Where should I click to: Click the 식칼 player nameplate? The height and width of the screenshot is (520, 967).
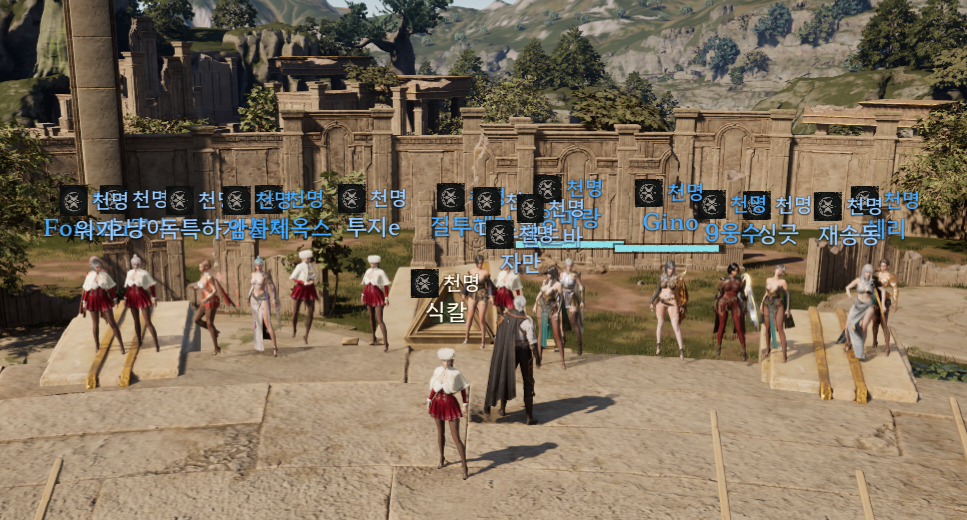point(446,311)
